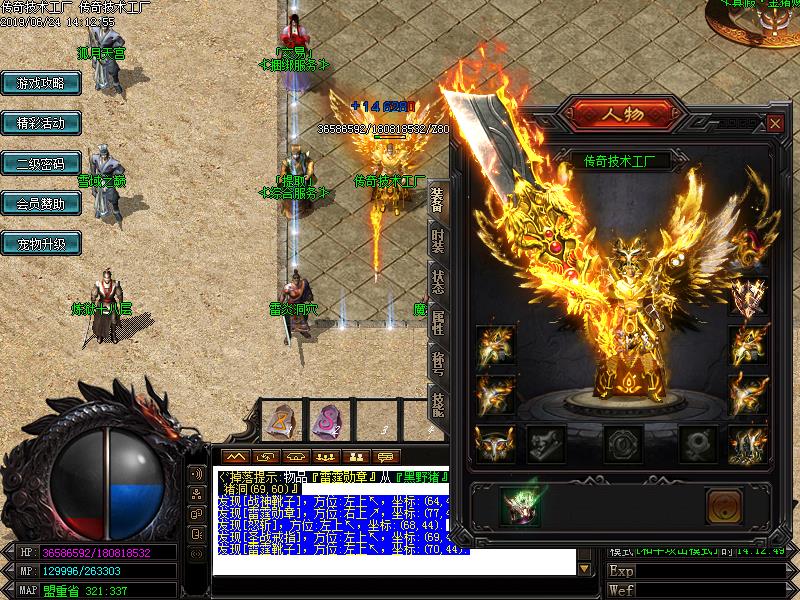Open the 技能 skills tab
Viewport: 800px width, 600px height.
[437, 403]
